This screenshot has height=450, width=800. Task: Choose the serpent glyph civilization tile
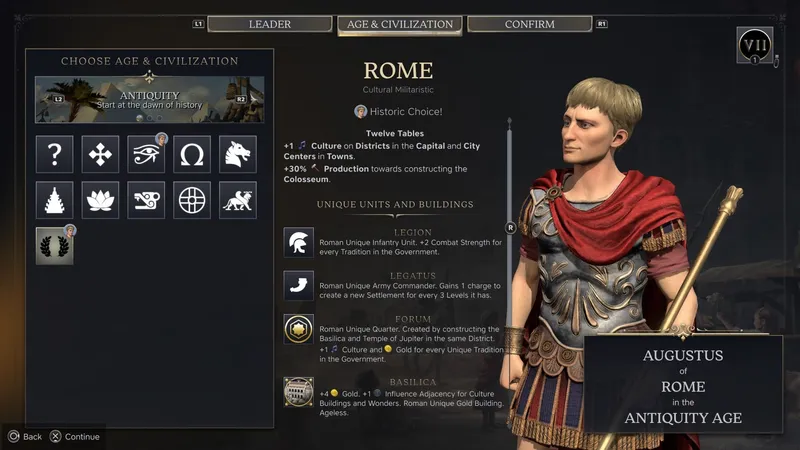coord(146,200)
